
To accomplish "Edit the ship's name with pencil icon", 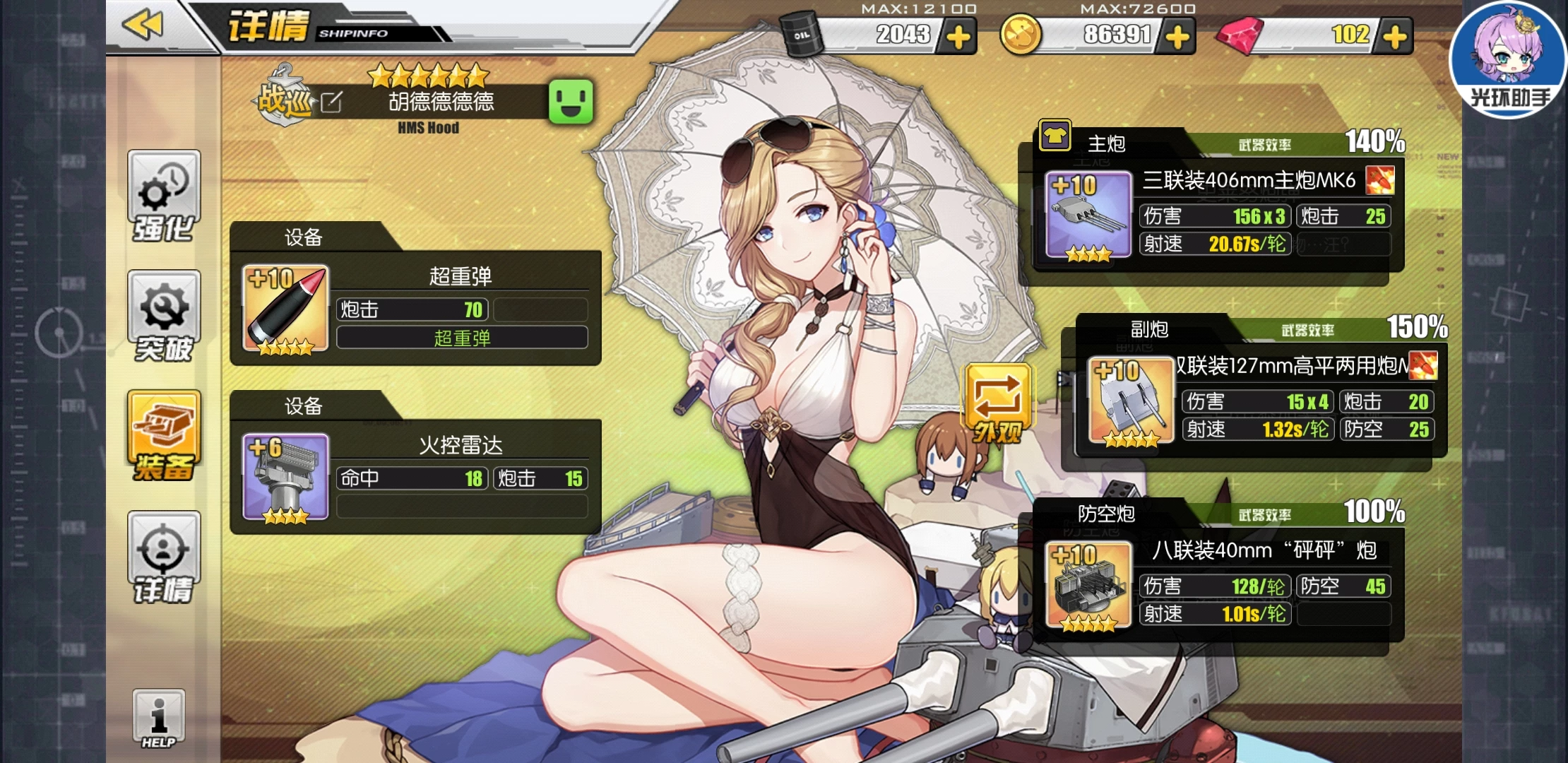I will point(331,103).
